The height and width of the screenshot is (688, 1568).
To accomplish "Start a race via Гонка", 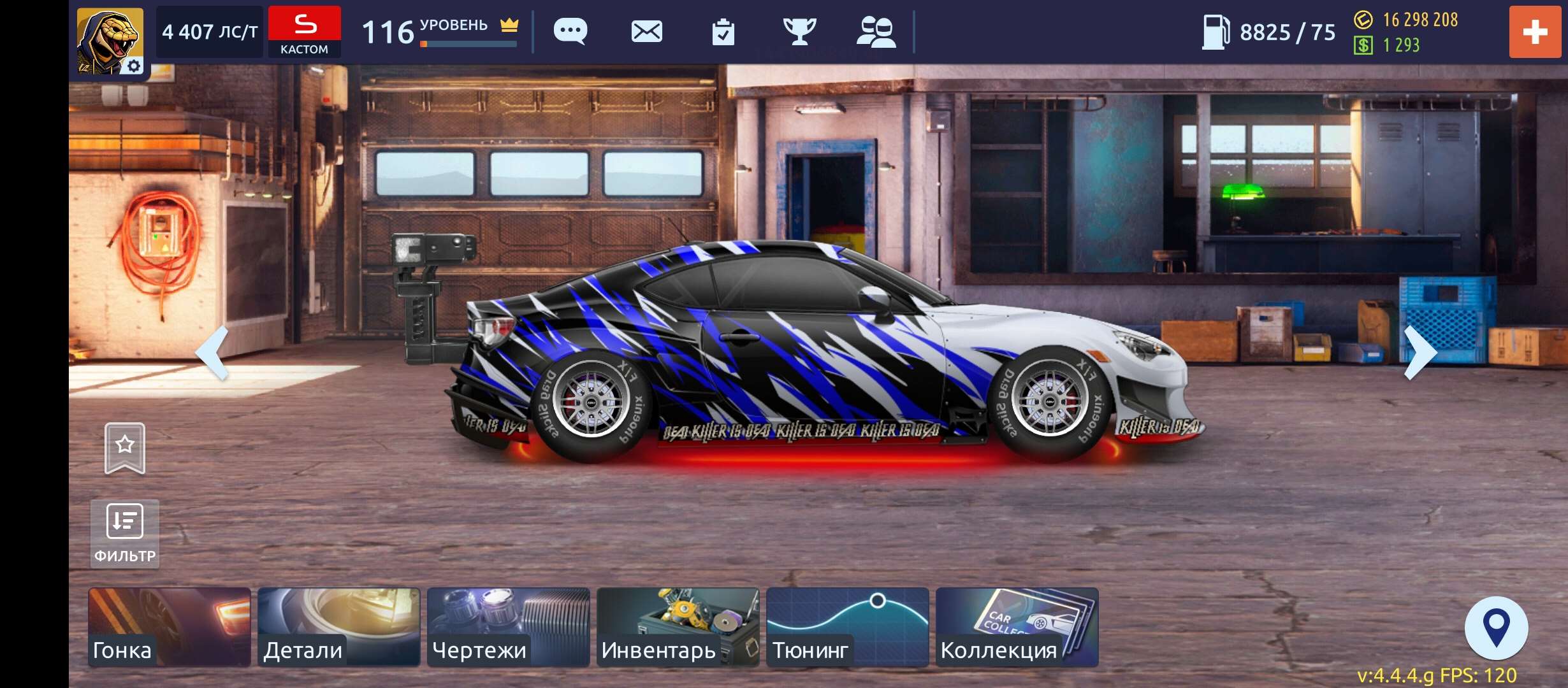I will point(169,627).
